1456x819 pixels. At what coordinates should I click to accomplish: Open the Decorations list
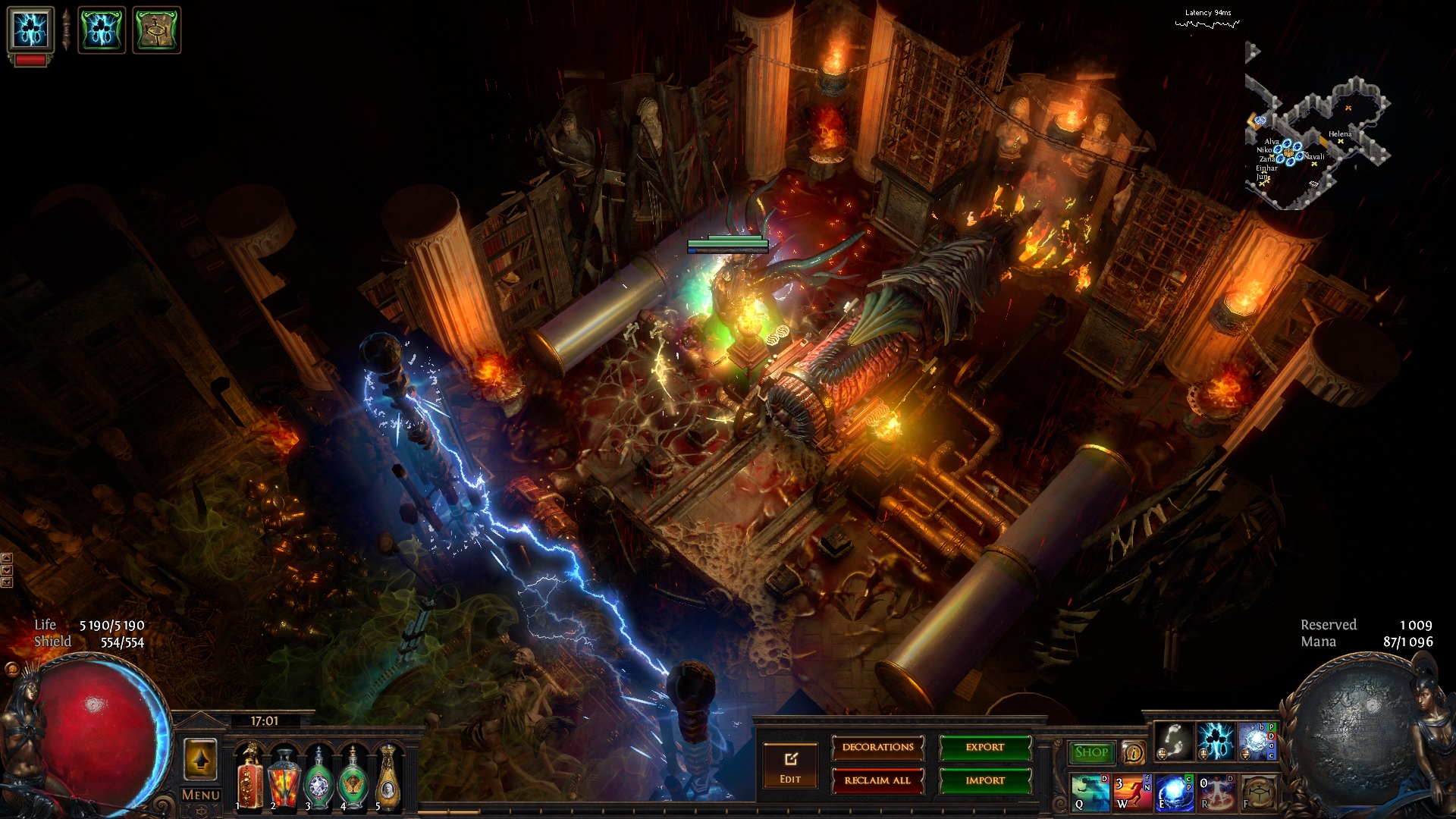coord(877,748)
